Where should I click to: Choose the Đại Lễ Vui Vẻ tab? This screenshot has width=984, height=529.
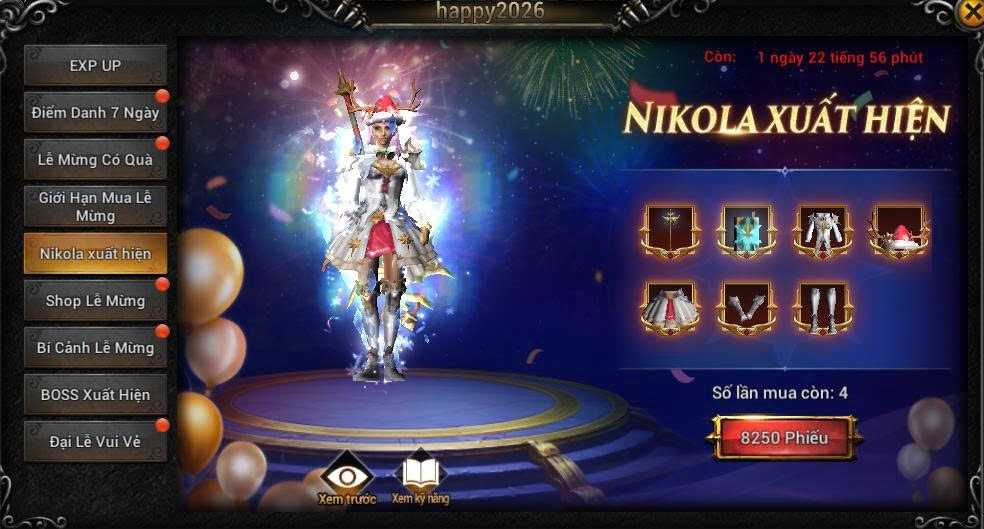95,442
